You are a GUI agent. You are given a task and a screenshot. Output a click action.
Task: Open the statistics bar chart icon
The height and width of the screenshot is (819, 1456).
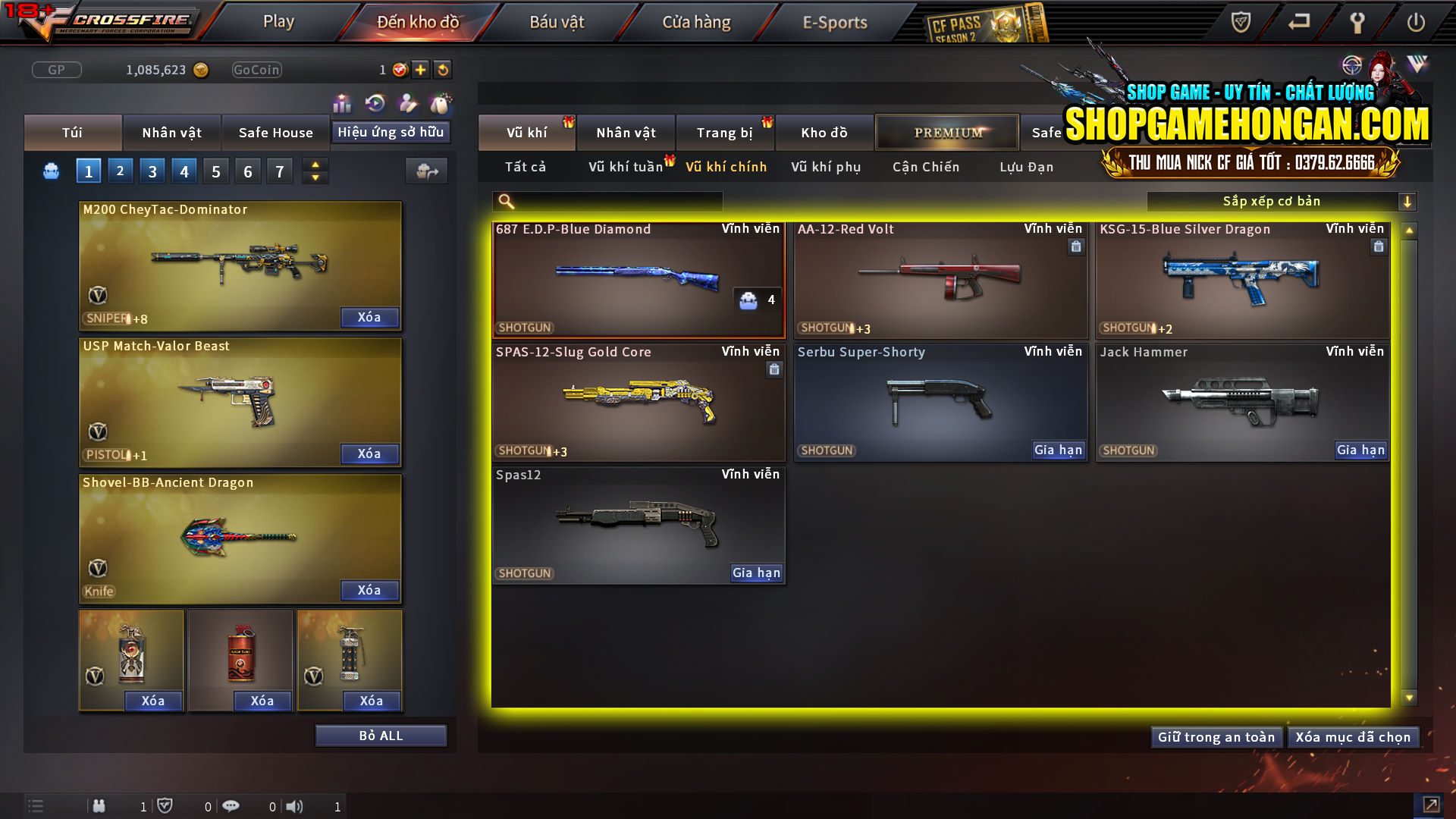[x=342, y=102]
